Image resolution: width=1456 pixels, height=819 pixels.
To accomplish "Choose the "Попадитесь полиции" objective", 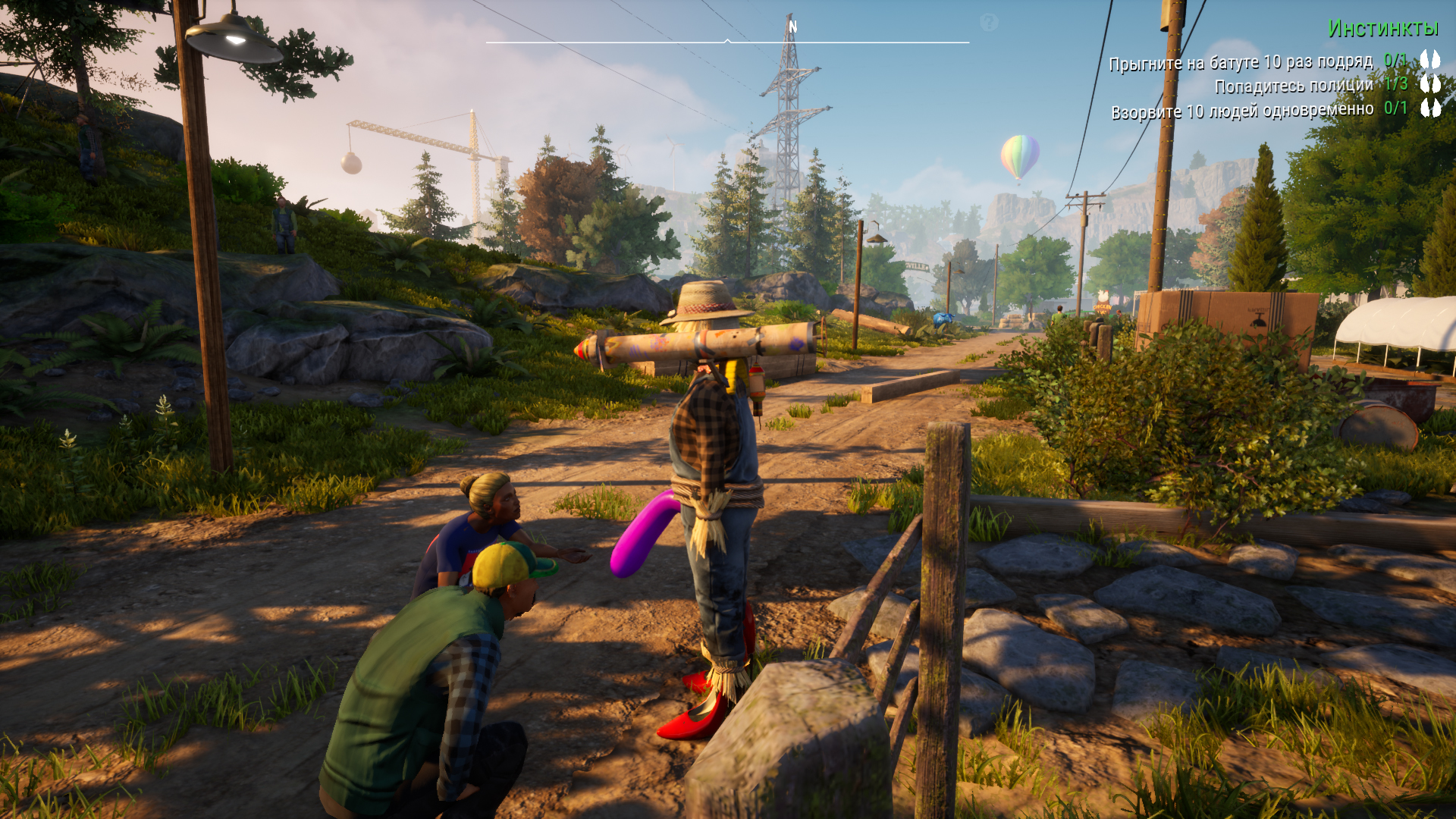I will [x=1294, y=86].
